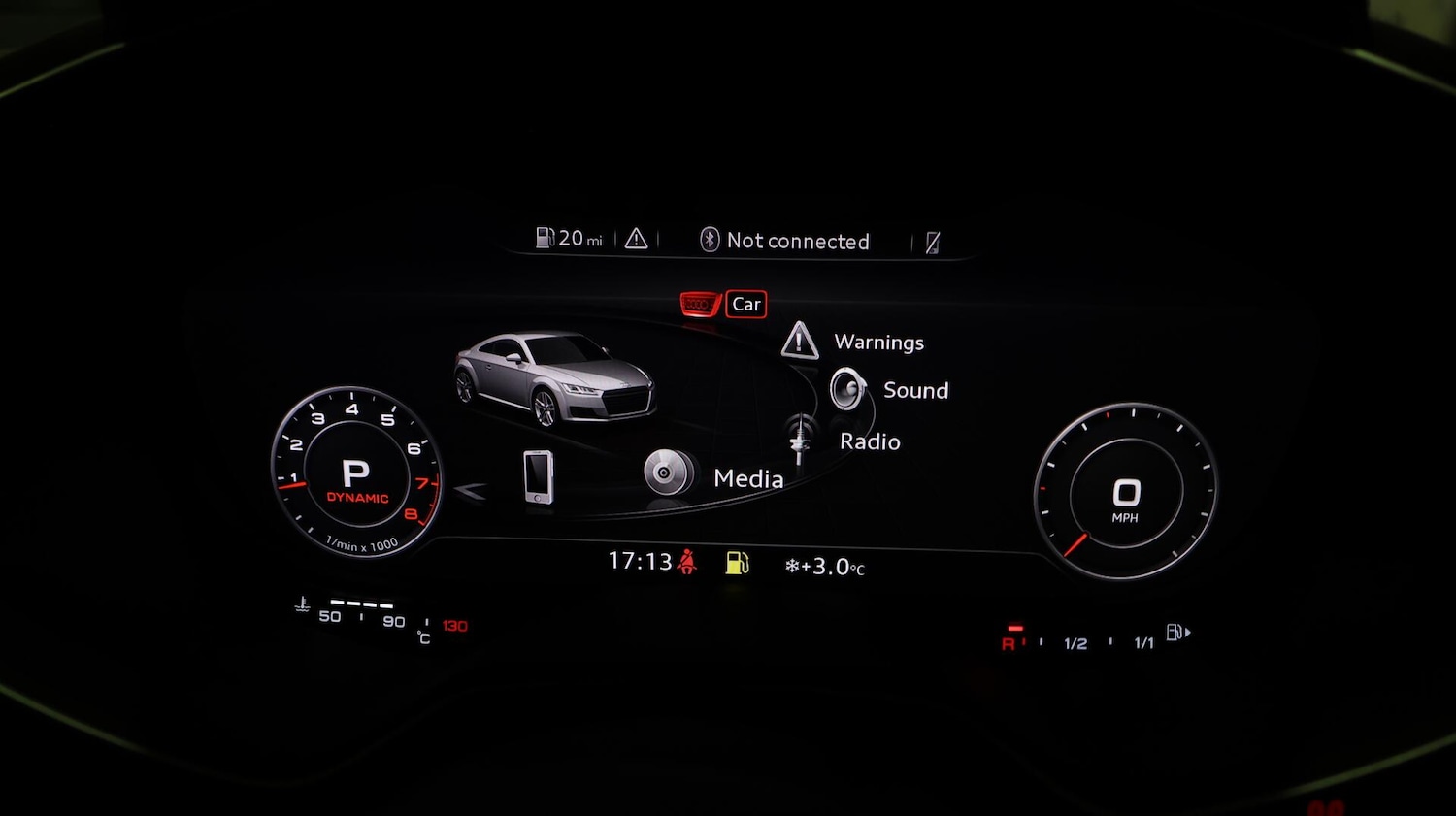
Task: Click the arrow next to the fuel gauge
Action: pos(1186,632)
